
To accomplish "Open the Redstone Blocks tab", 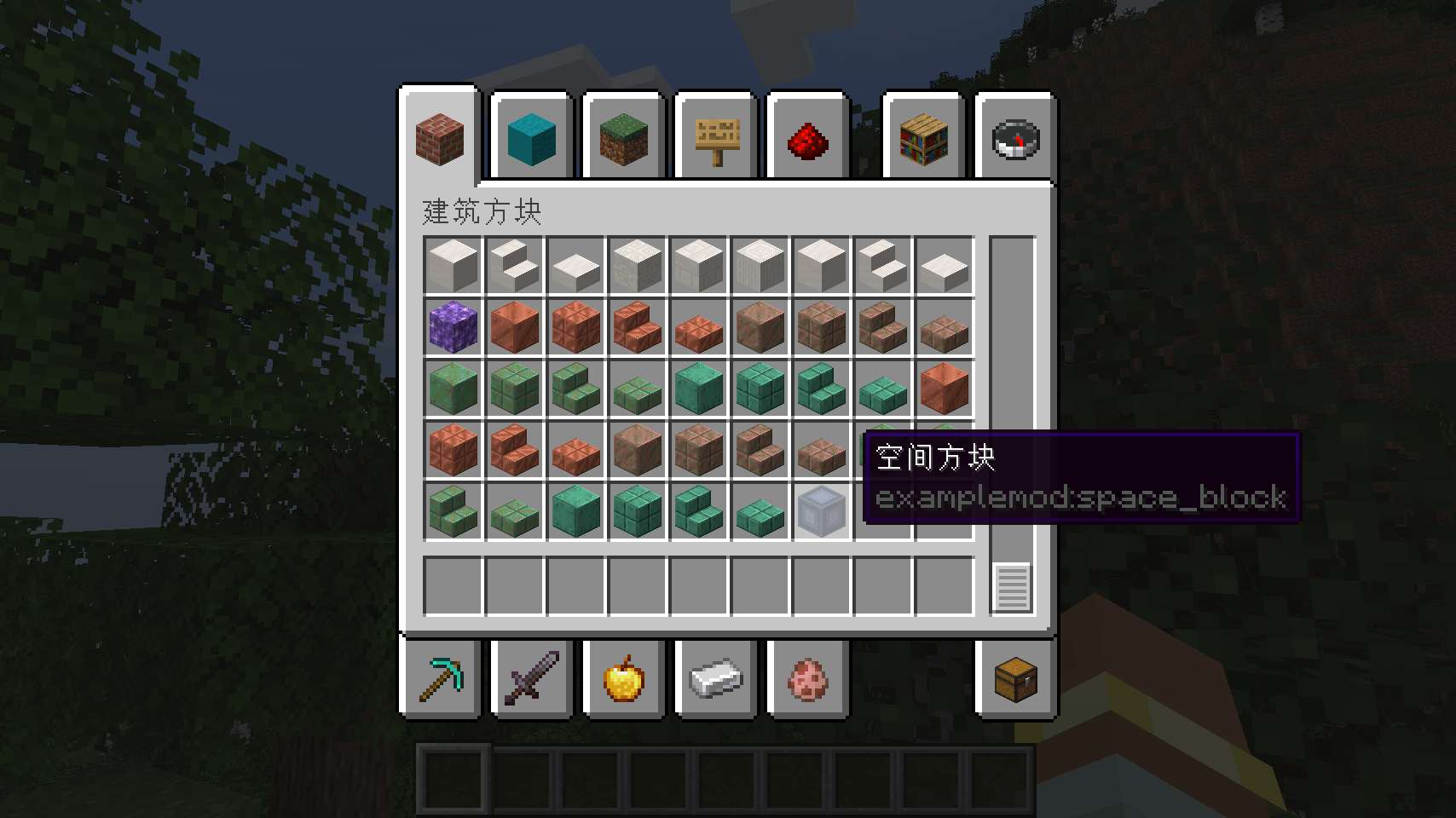I will [x=807, y=141].
